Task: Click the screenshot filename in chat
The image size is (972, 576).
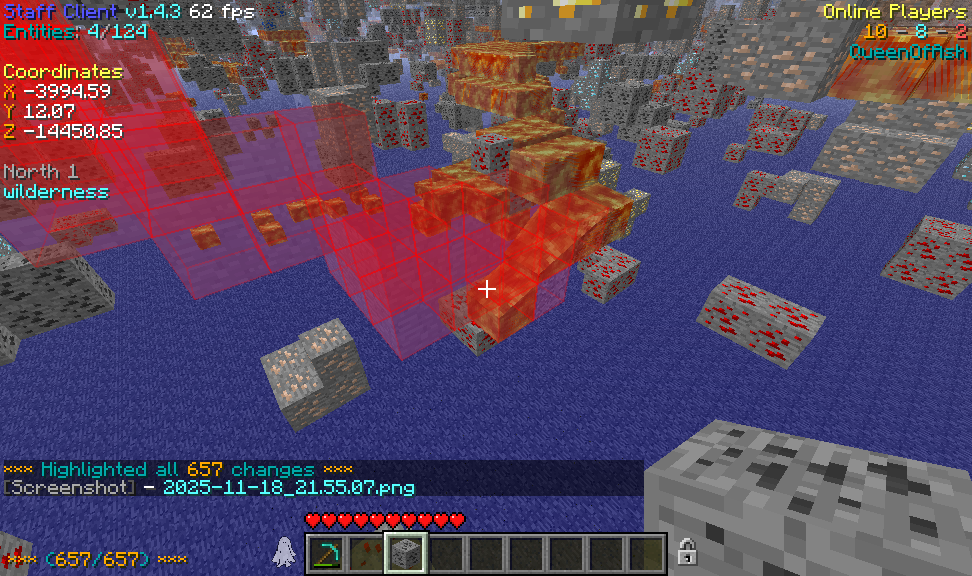Action: pyautogui.click(x=288, y=488)
